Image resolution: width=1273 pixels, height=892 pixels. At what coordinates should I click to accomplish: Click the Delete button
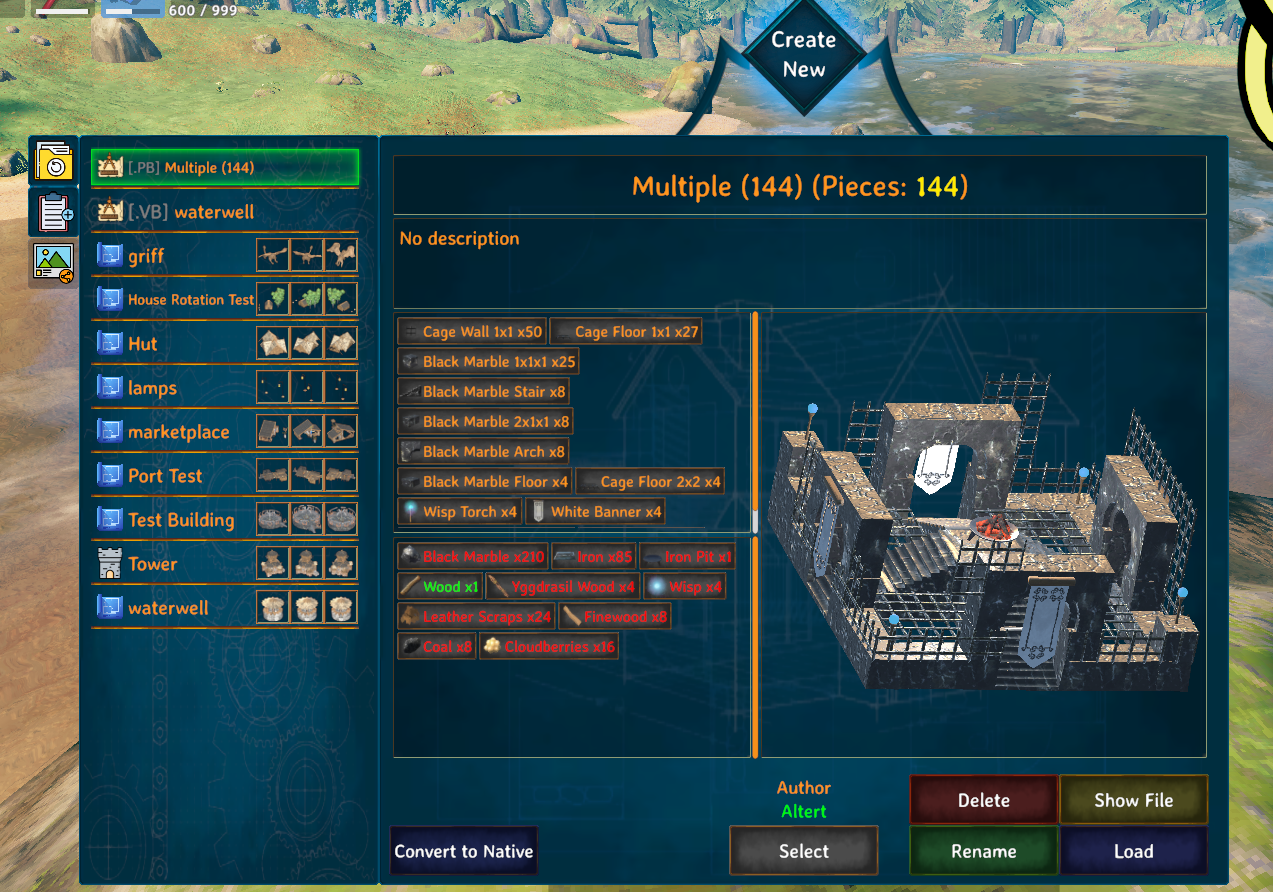[983, 800]
